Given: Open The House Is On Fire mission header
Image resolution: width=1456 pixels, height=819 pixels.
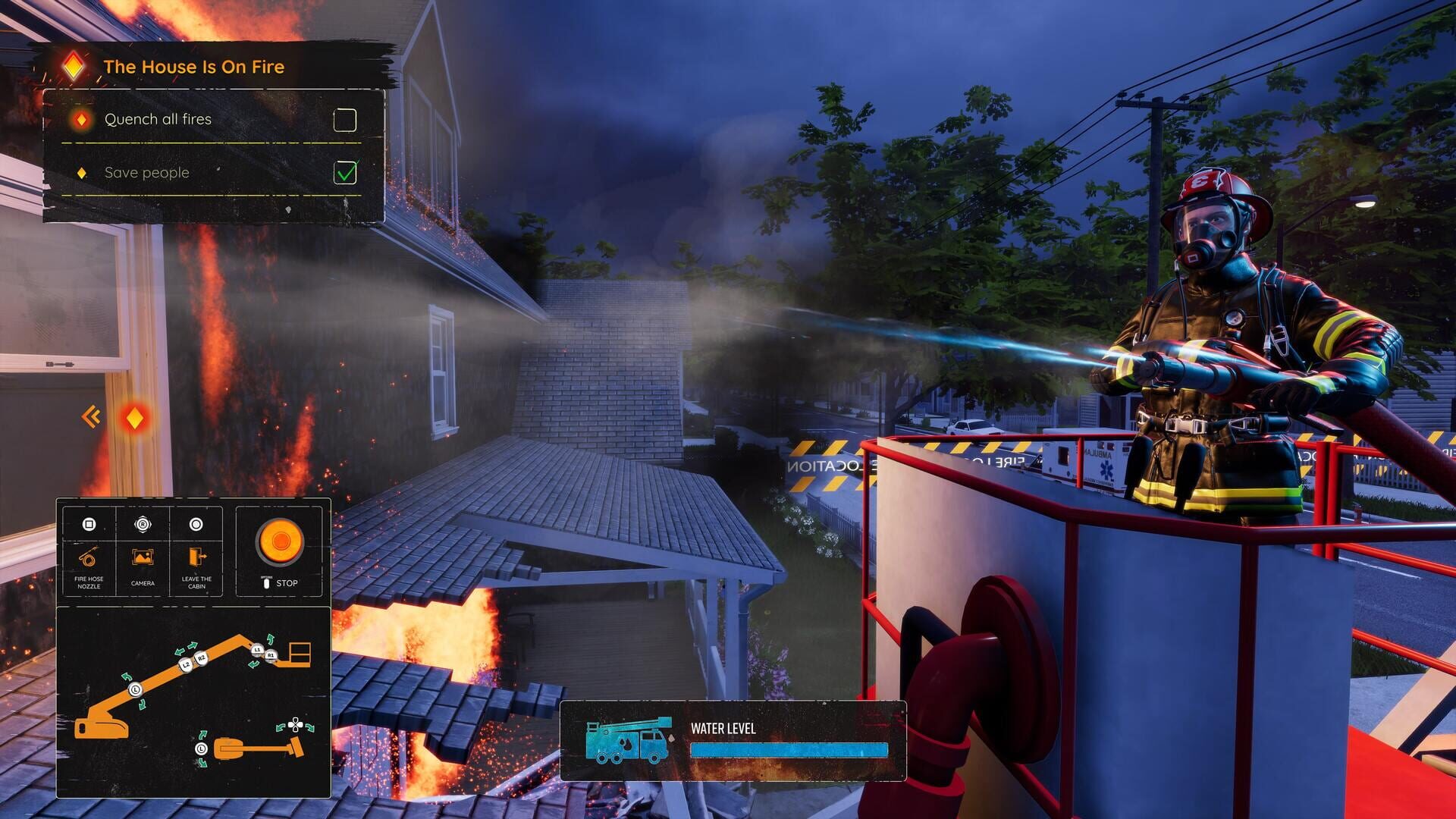Looking at the screenshot, I should (195, 67).
